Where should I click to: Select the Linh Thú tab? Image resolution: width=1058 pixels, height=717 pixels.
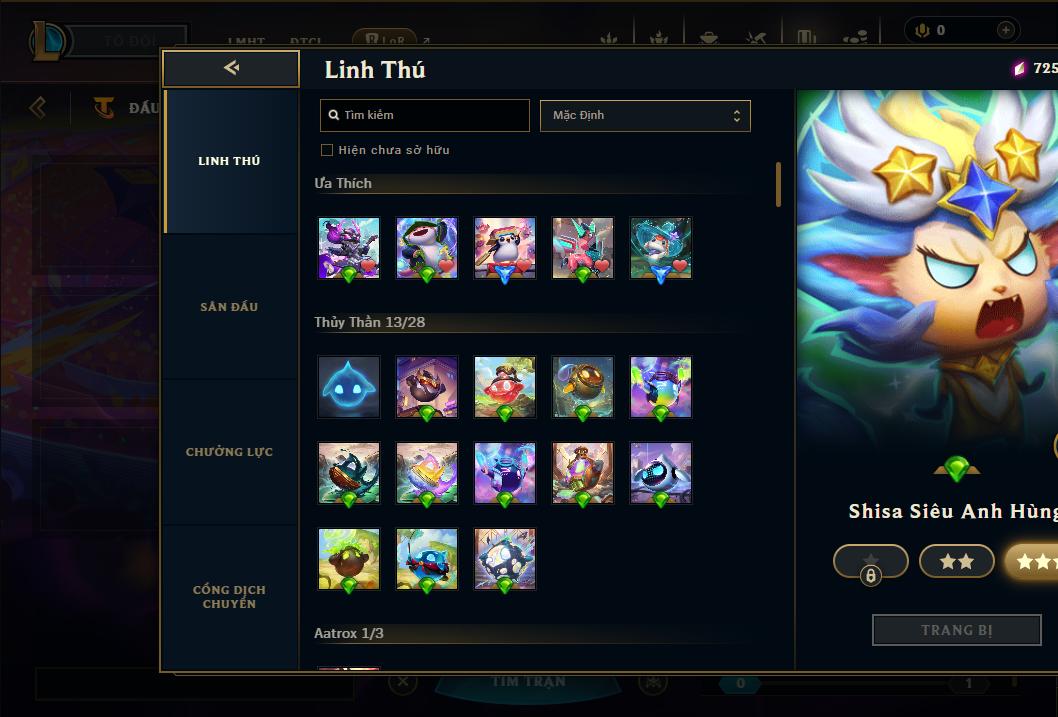(229, 161)
